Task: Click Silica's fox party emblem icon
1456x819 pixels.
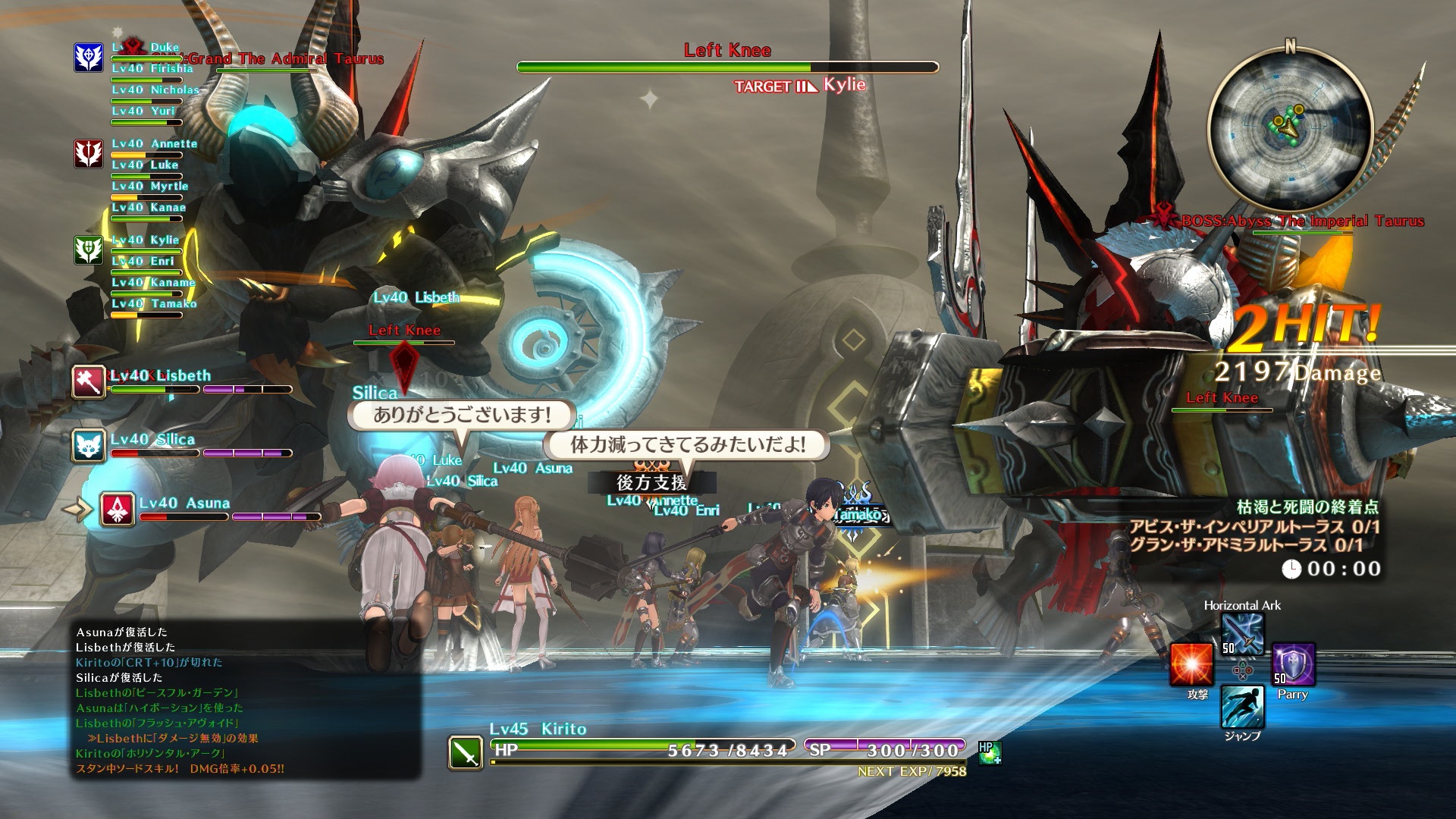Action: pos(88,446)
